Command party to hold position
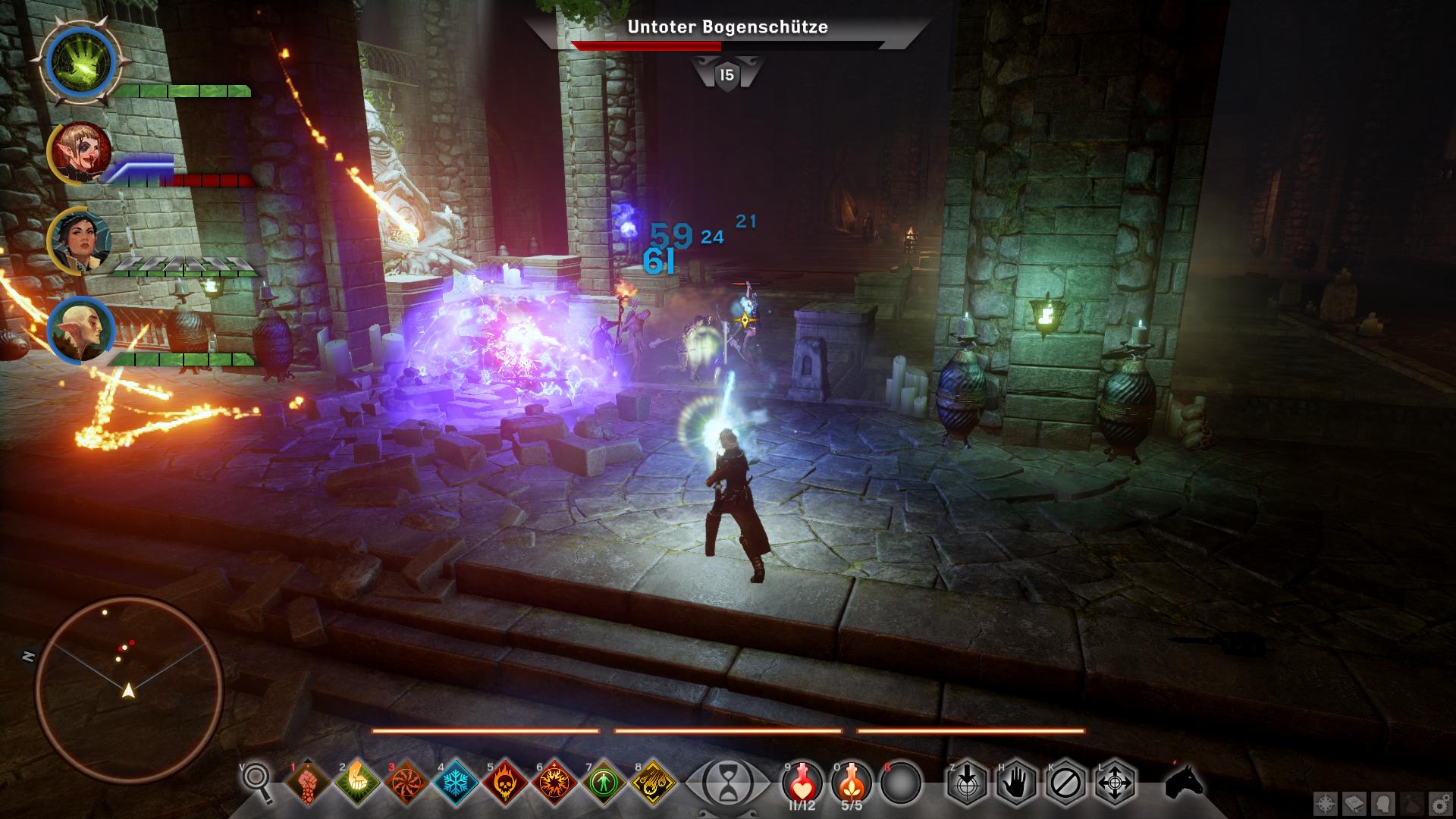The image size is (1456, 819). (1015, 781)
